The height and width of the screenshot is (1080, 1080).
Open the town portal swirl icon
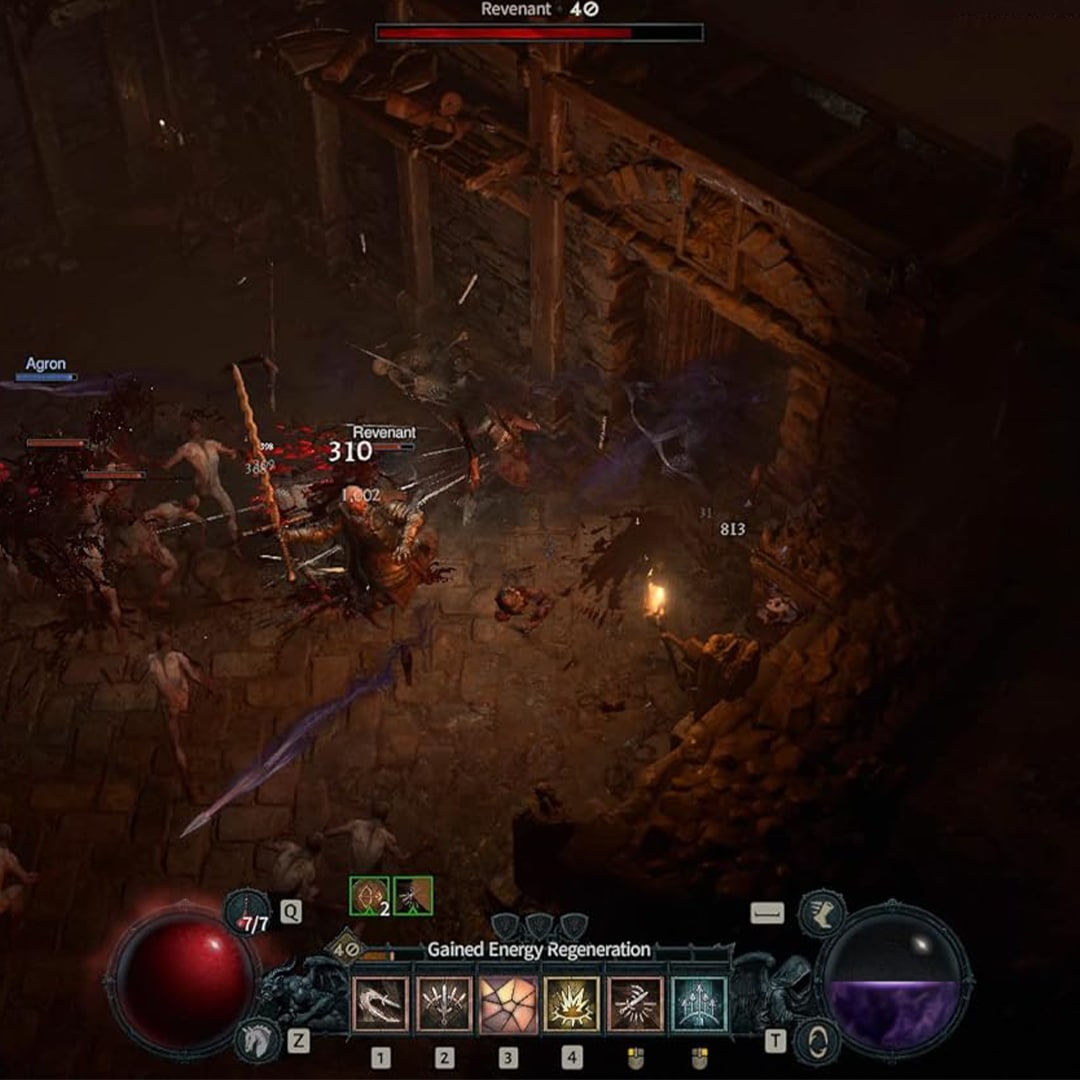pos(818,1041)
